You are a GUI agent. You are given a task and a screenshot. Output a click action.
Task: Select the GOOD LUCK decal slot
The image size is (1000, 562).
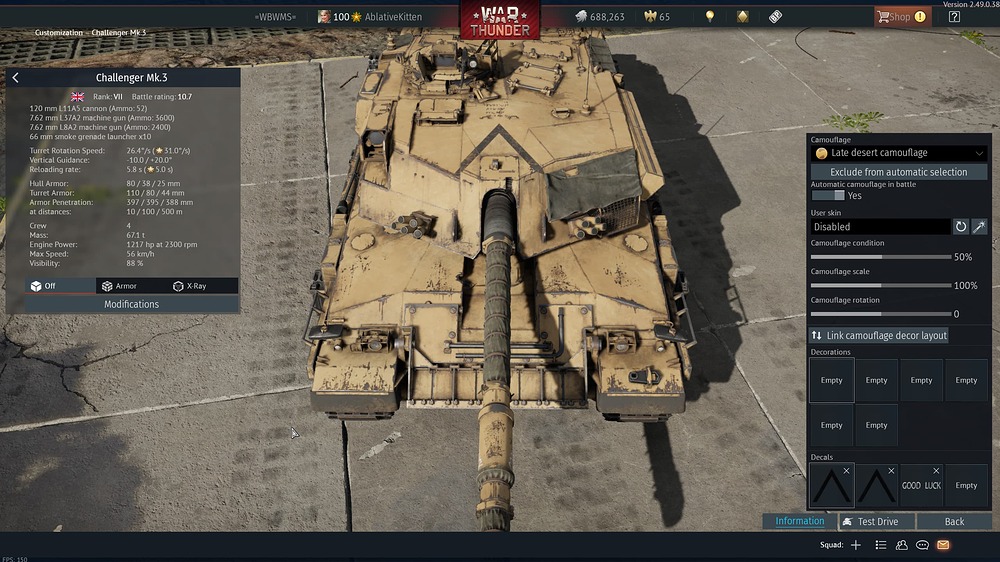coord(921,485)
